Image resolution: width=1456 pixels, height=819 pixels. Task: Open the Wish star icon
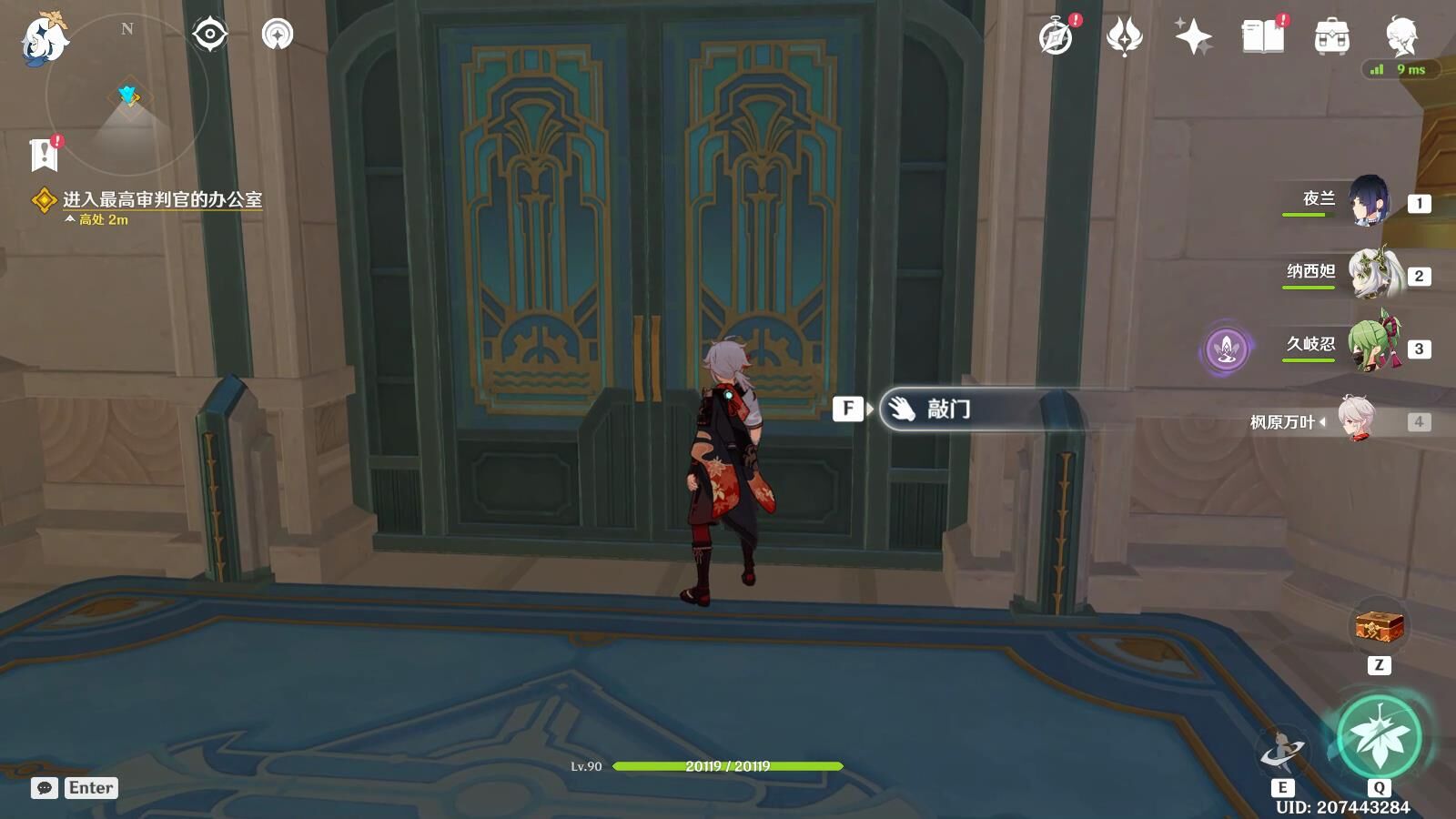(1193, 37)
